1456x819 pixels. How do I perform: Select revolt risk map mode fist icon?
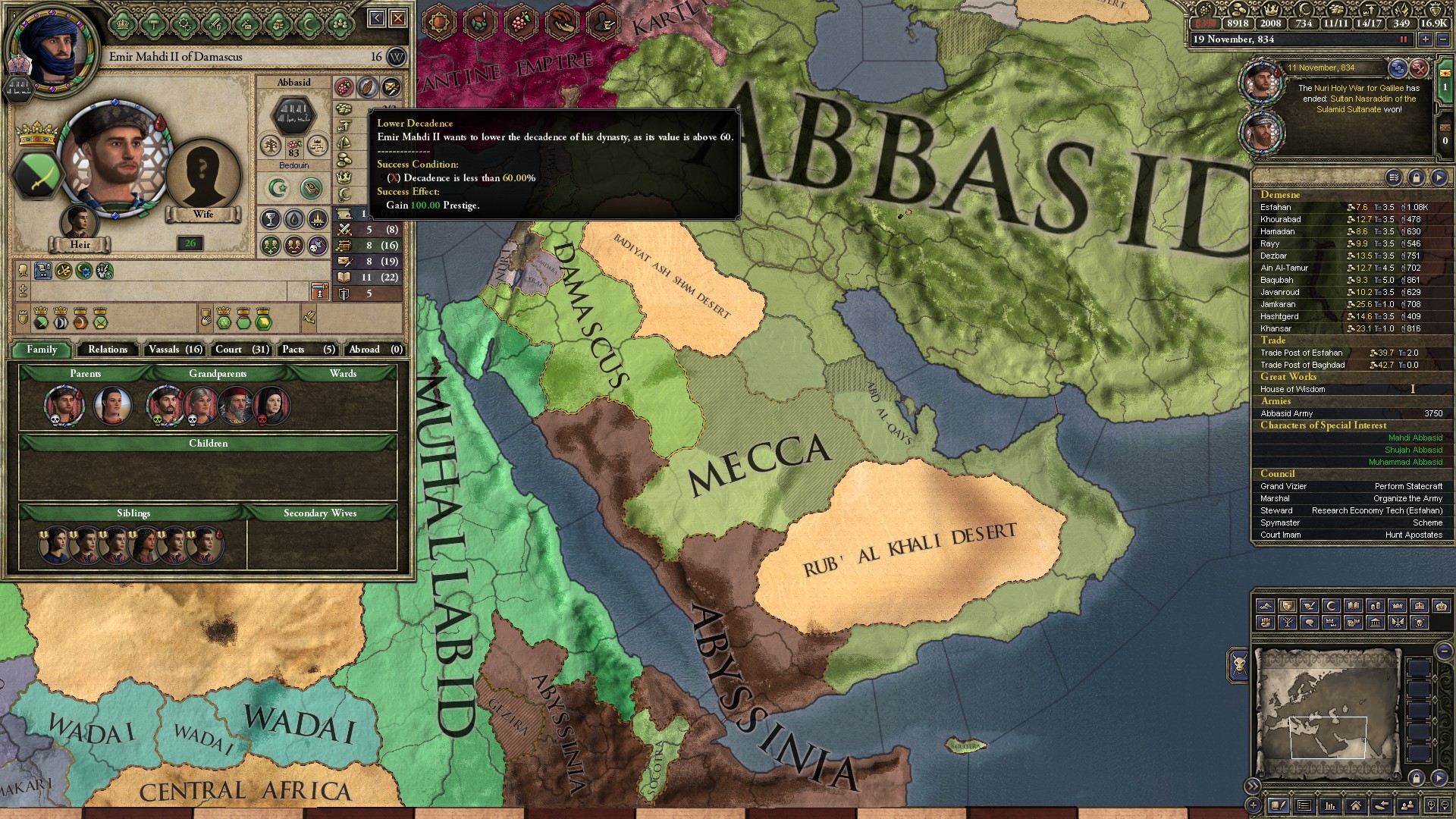(1266, 623)
